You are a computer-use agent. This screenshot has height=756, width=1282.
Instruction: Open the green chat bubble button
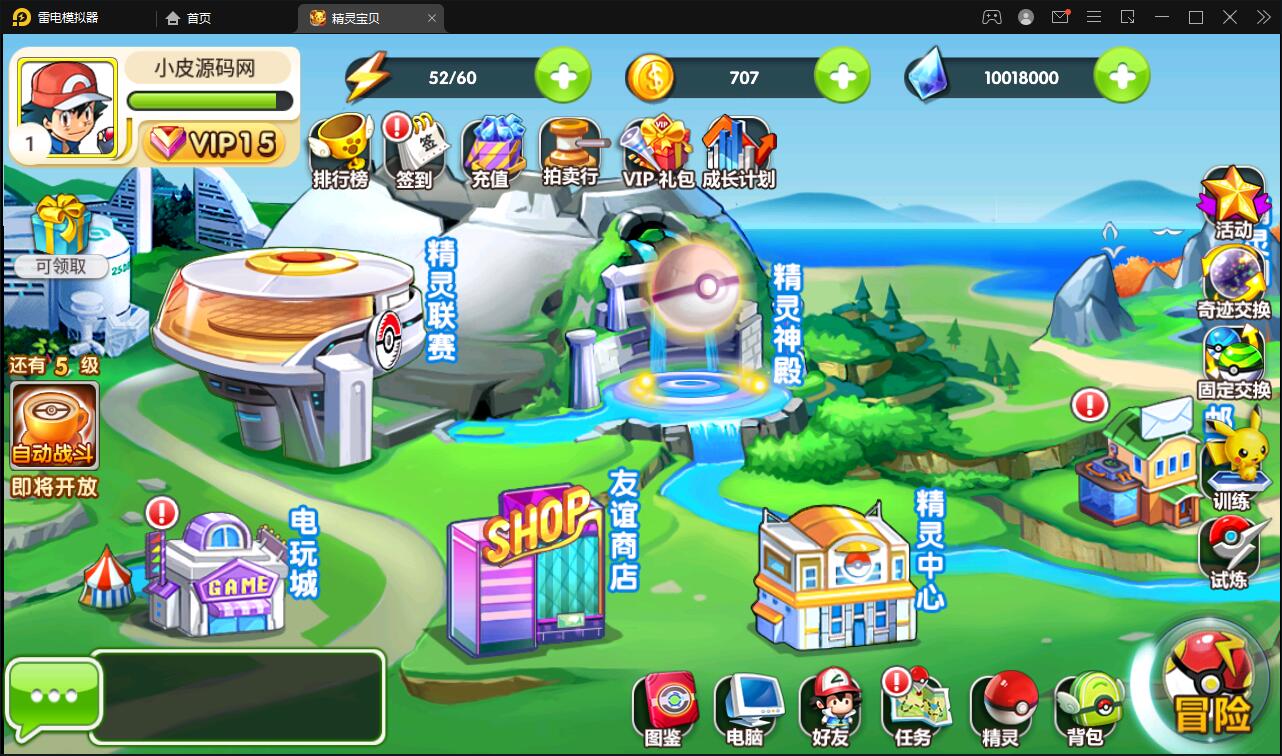coord(54,697)
